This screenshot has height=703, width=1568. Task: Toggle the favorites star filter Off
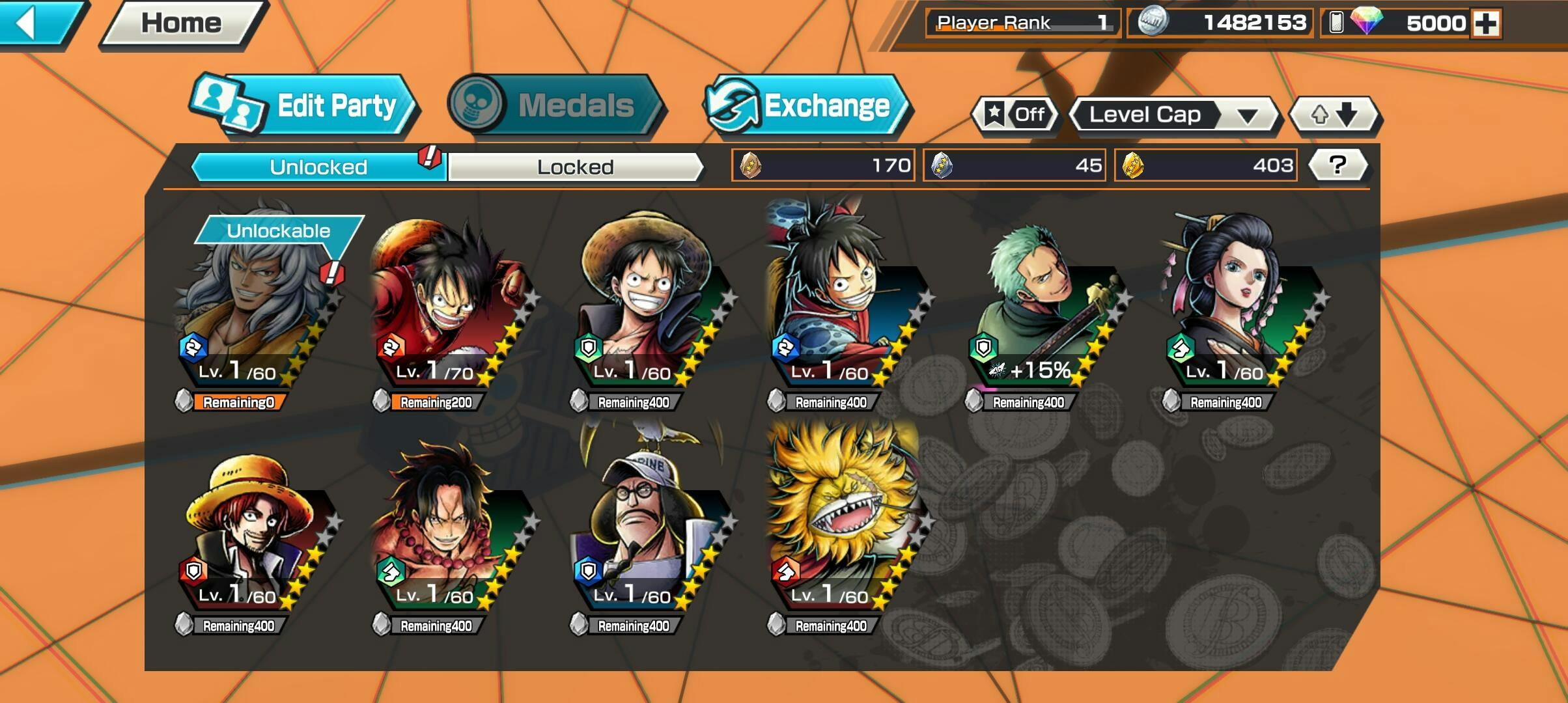tap(1015, 115)
